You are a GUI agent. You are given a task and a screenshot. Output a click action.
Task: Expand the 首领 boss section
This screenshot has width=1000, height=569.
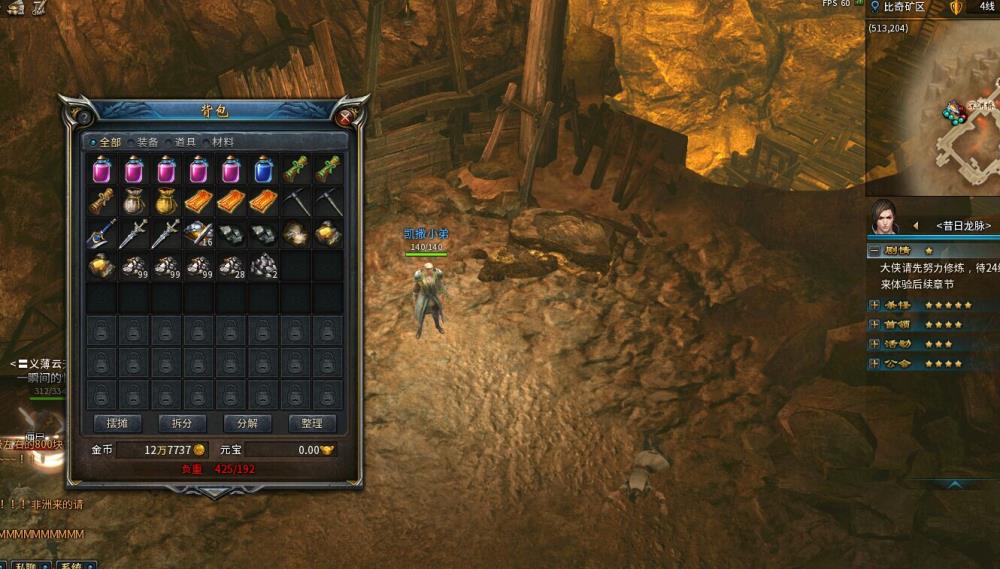click(875, 324)
